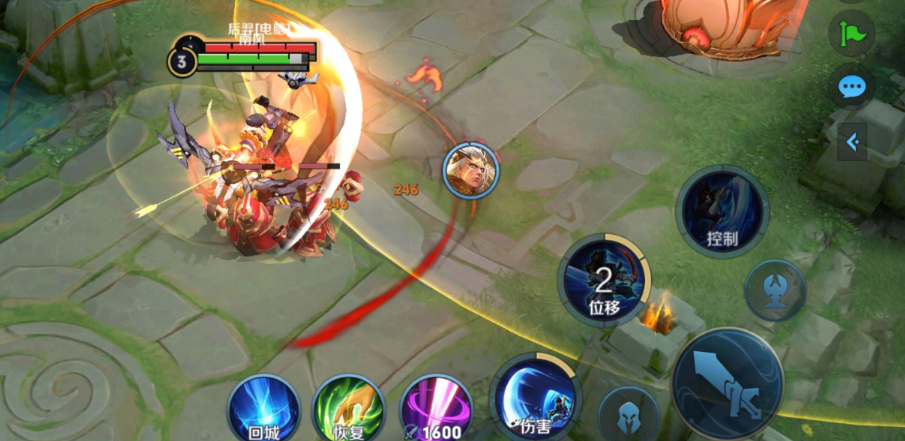Screen dimensions: 905x441
Task: Use the 位移 dash skill
Action: pyautogui.click(x=603, y=280)
